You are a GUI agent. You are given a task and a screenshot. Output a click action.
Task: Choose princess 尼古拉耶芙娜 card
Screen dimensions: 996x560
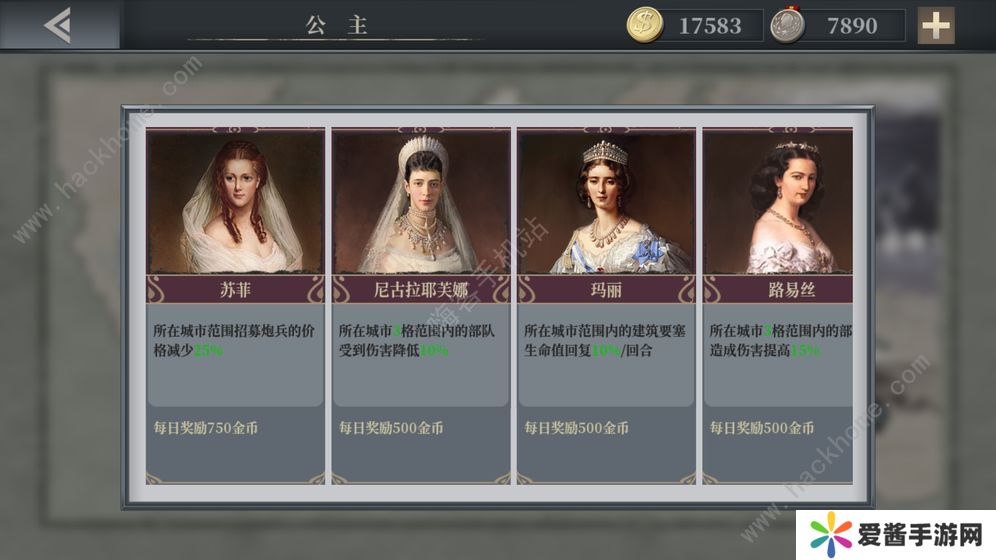(420, 300)
